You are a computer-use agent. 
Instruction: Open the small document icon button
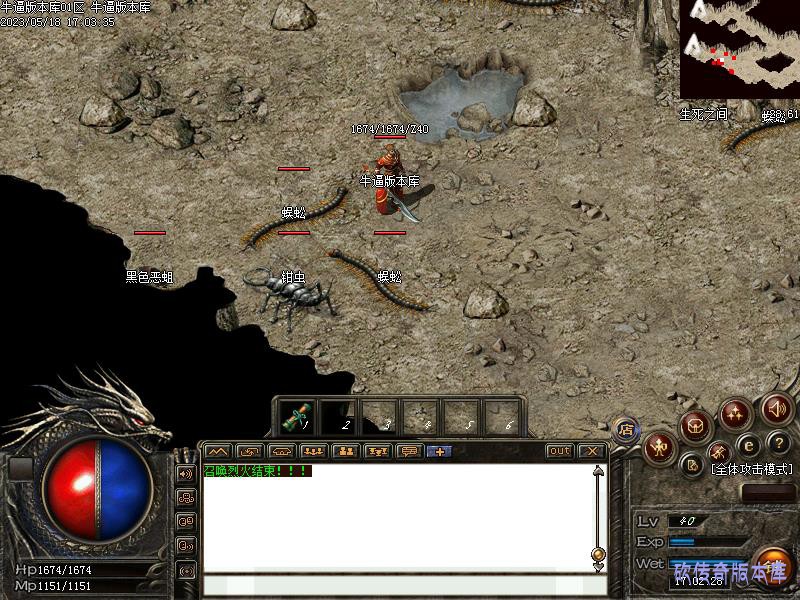pyautogui.click(x=692, y=464)
